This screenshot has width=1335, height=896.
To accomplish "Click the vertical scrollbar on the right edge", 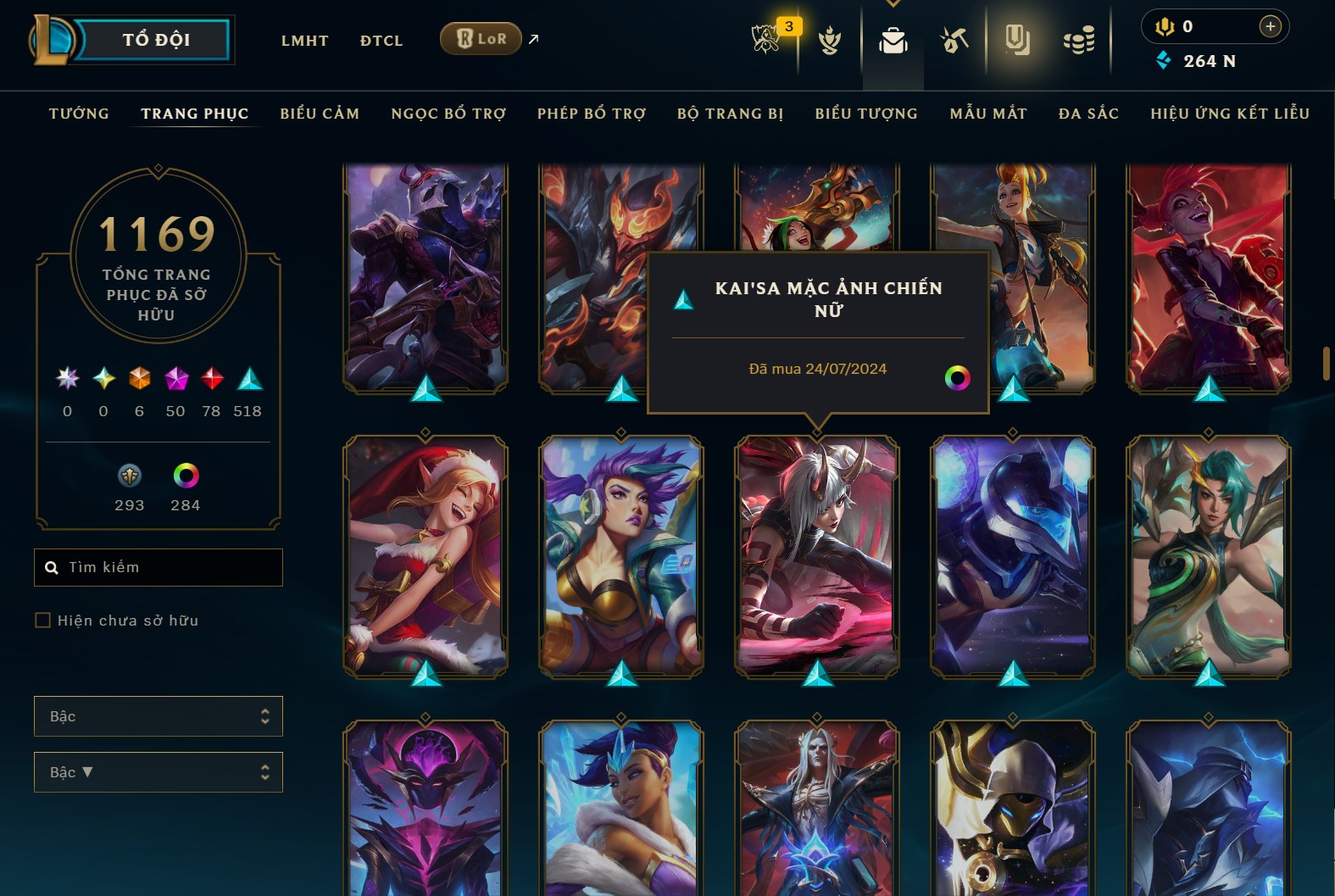I will point(1327,365).
